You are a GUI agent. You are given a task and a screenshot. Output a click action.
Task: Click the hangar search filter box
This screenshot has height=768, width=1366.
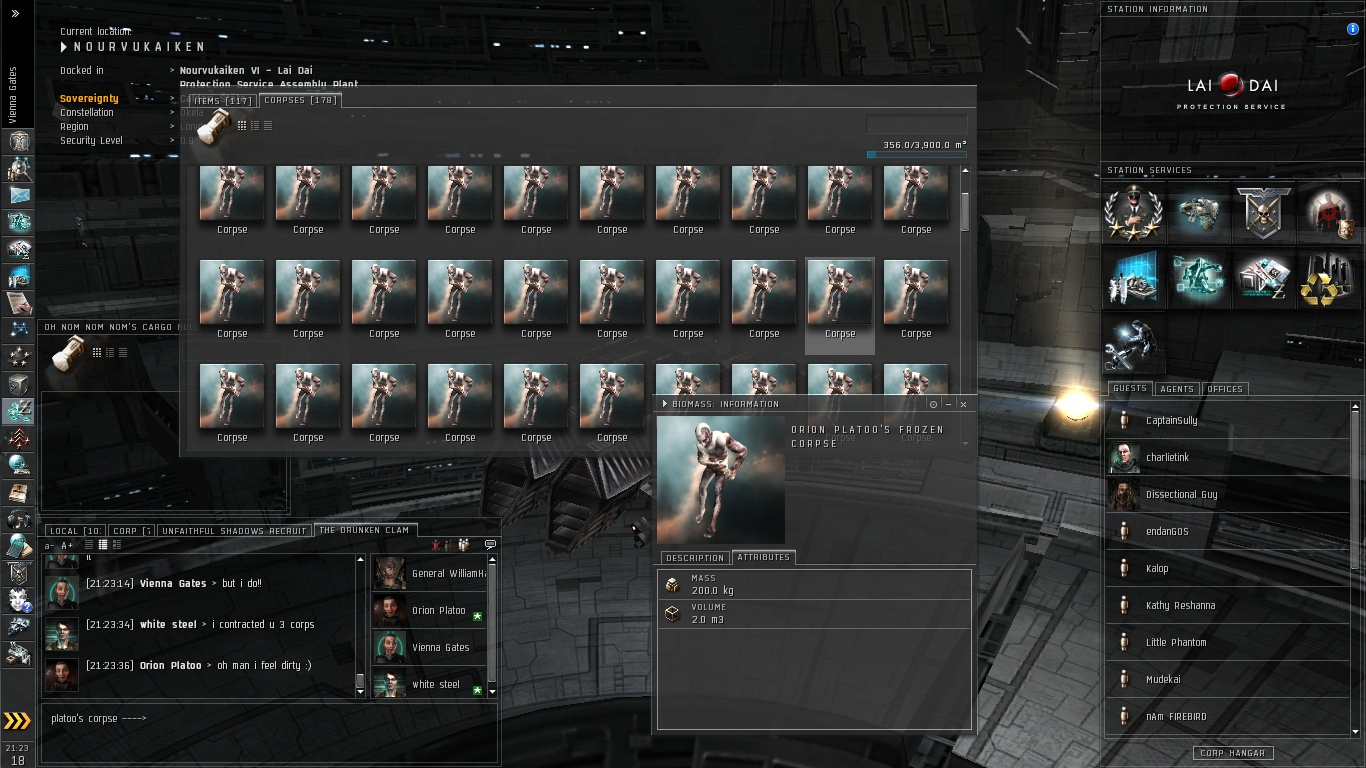pyautogui.click(x=916, y=125)
